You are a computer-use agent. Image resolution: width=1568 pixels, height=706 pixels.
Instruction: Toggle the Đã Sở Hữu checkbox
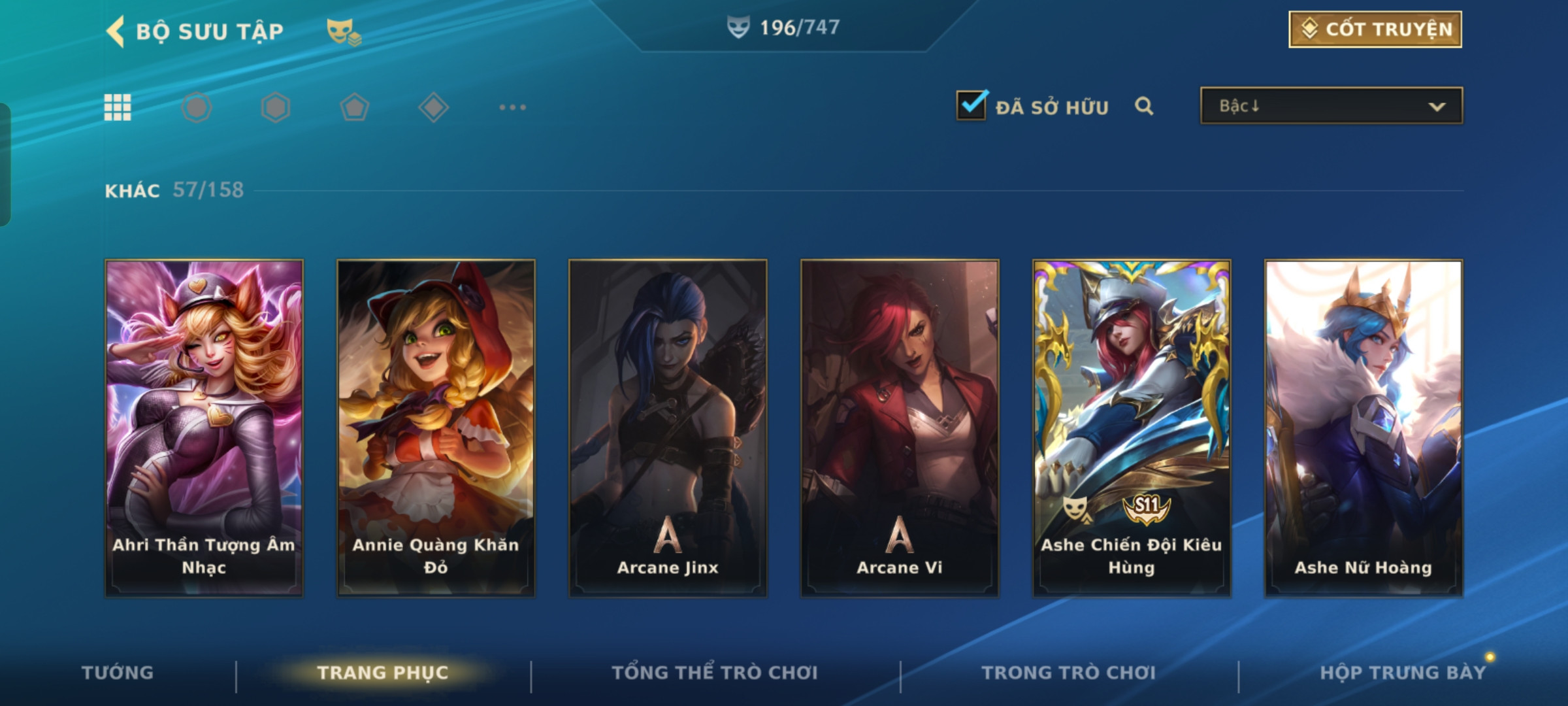point(971,106)
